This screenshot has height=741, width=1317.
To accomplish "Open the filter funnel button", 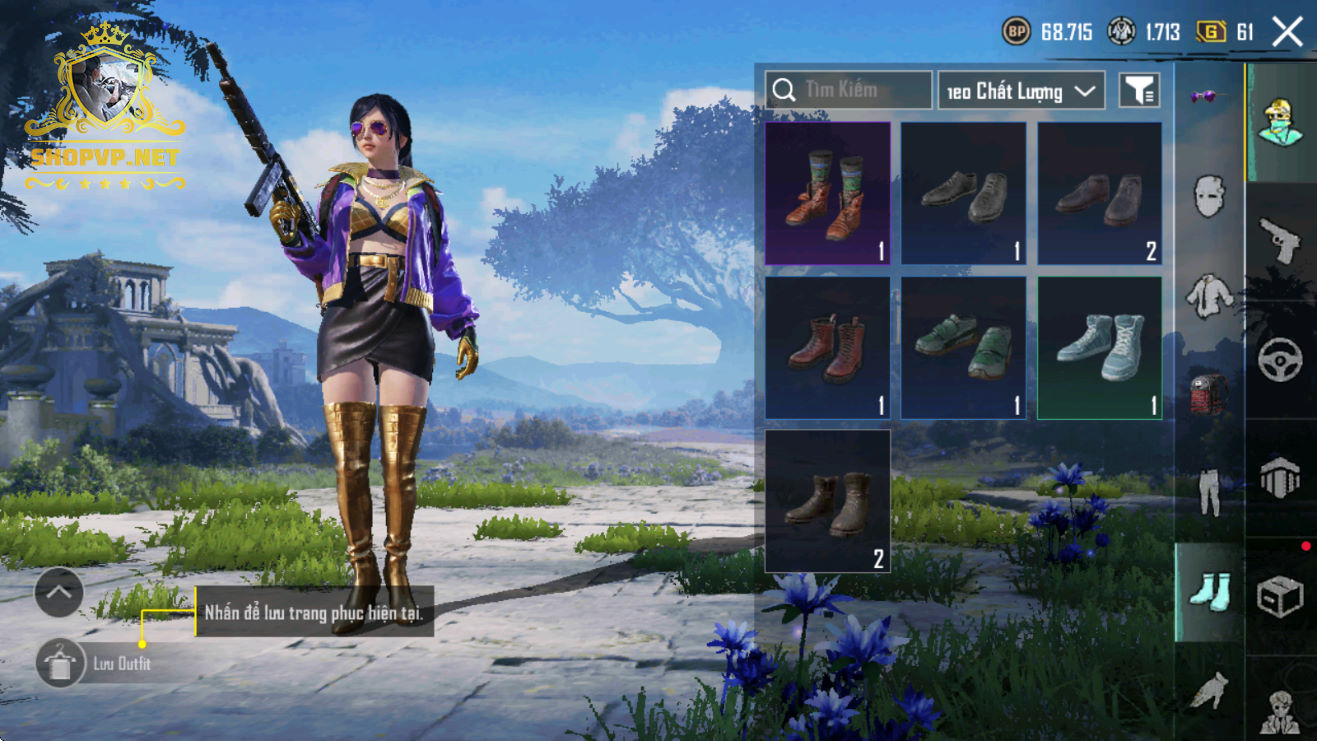I will coord(1139,90).
